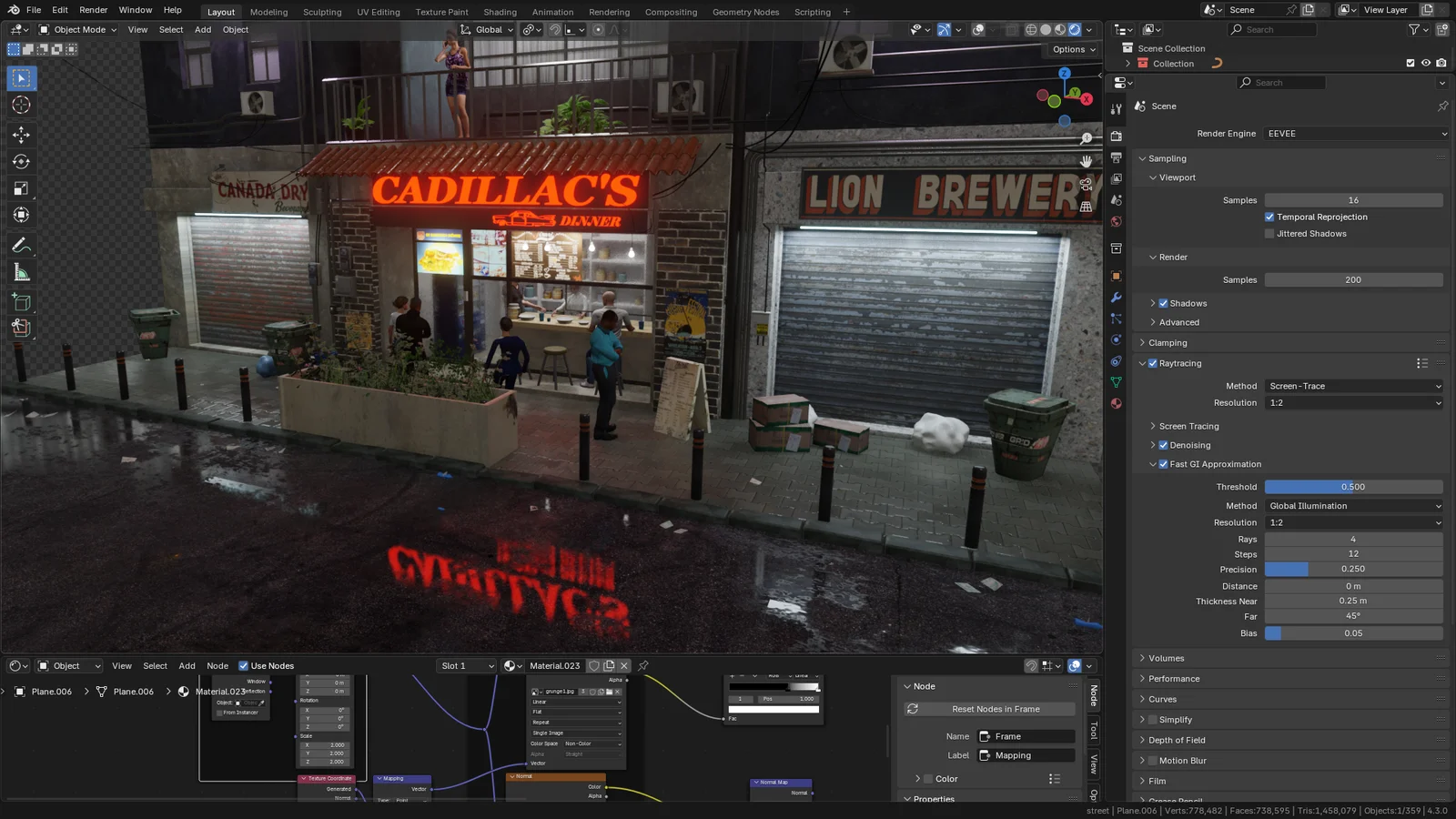This screenshot has width=1456, height=819.
Task: Activate the Measure tool
Action: 21,271
